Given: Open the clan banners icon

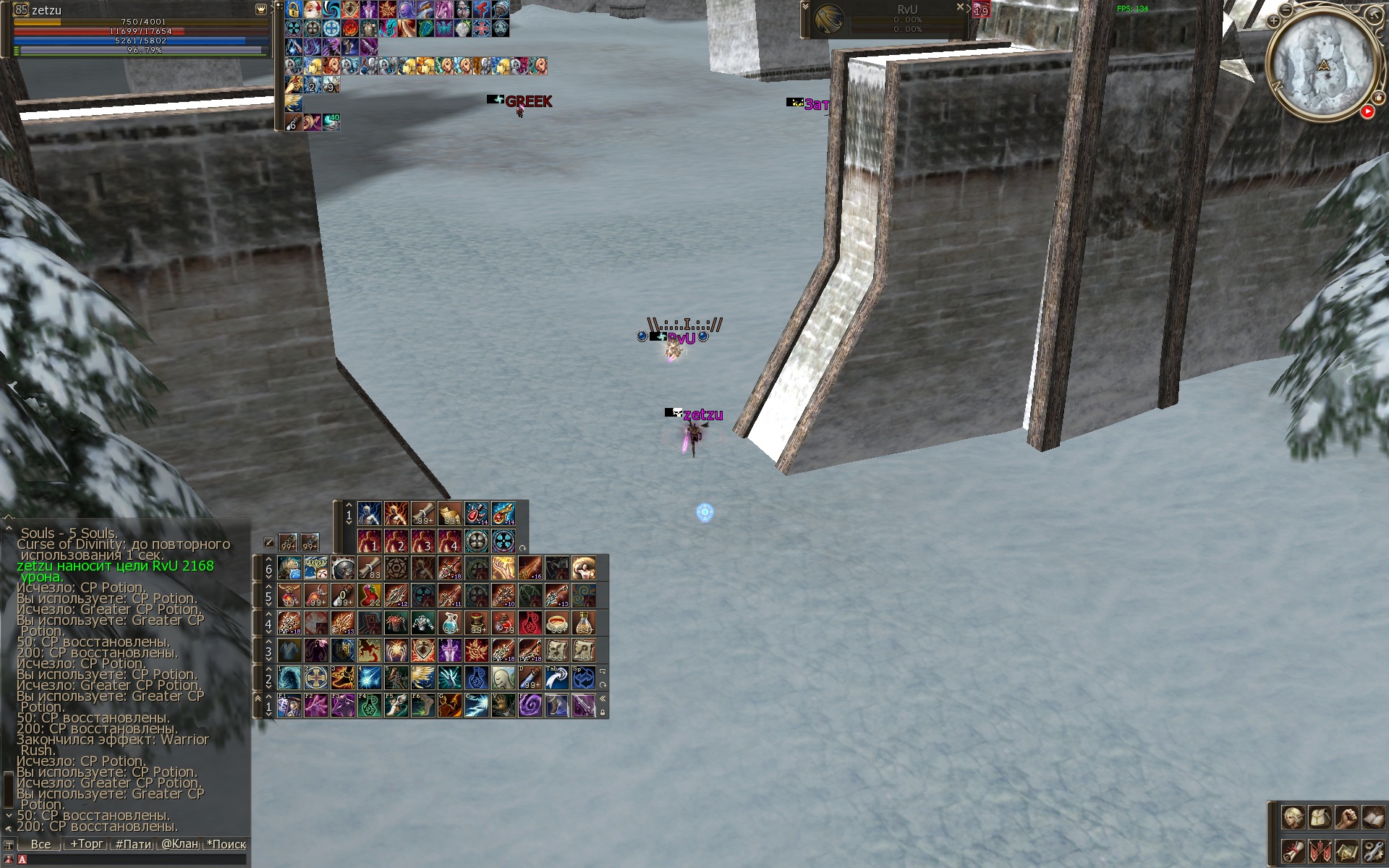Looking at the screenshot, I should click(x=1320, y=851).
